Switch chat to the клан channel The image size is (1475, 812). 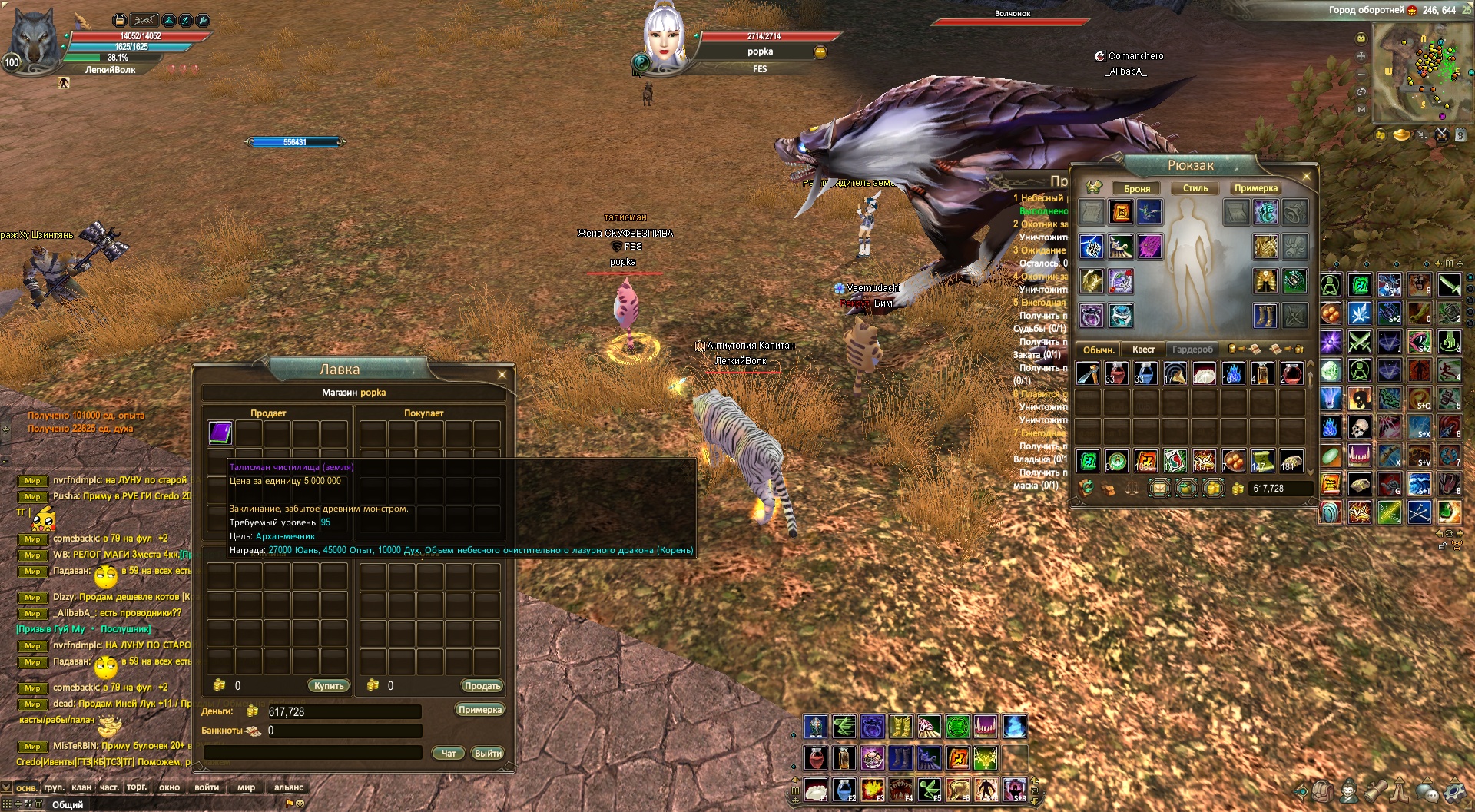pos(81,787)
